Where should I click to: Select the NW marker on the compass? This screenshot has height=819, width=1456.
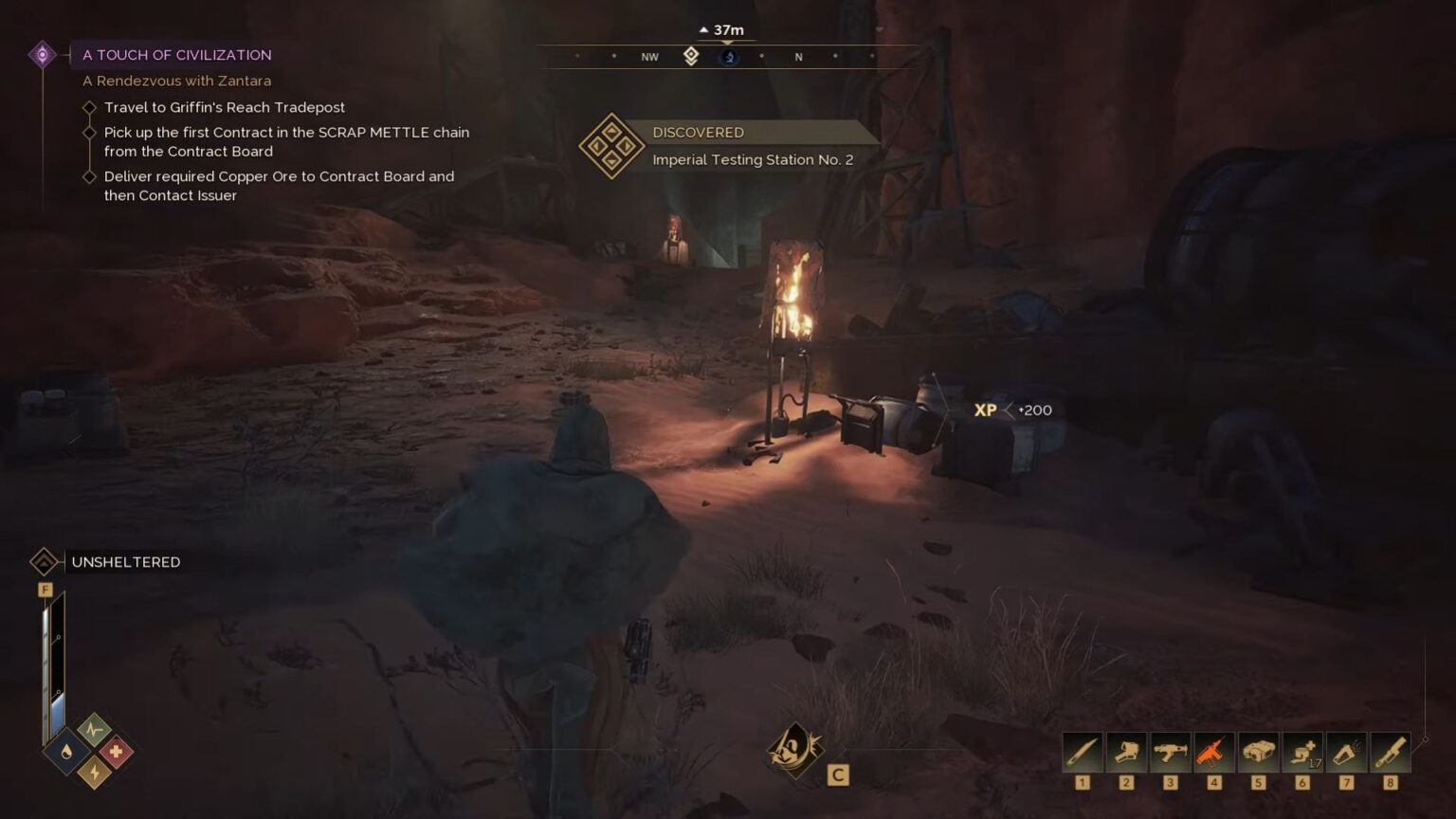coord(648,57)
